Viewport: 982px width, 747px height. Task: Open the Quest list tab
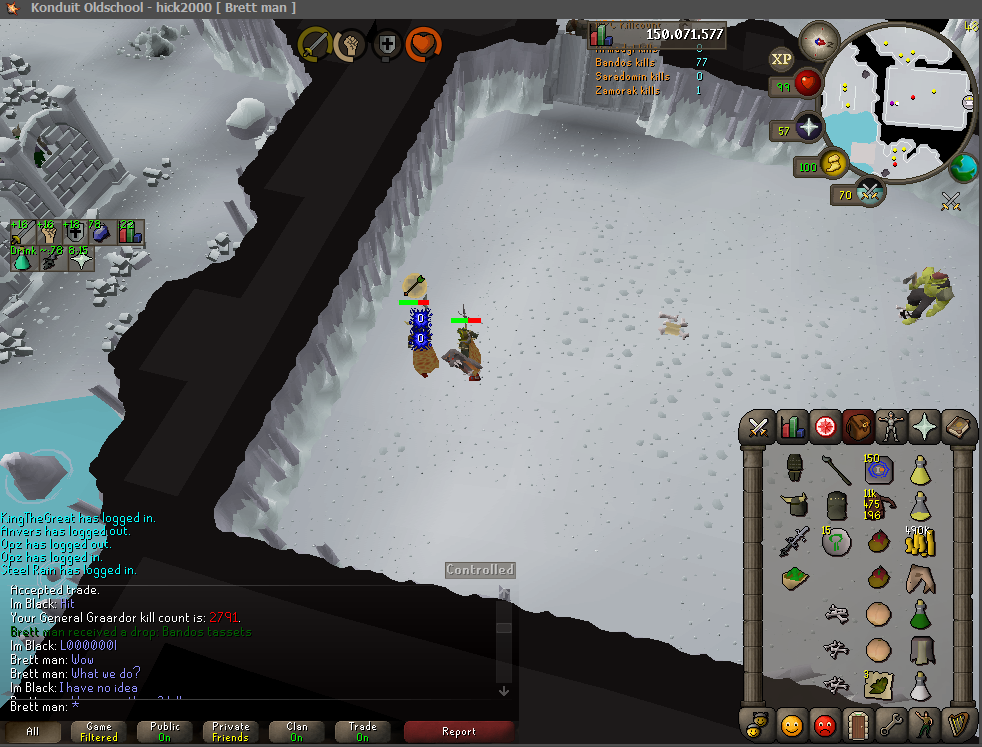825,428
